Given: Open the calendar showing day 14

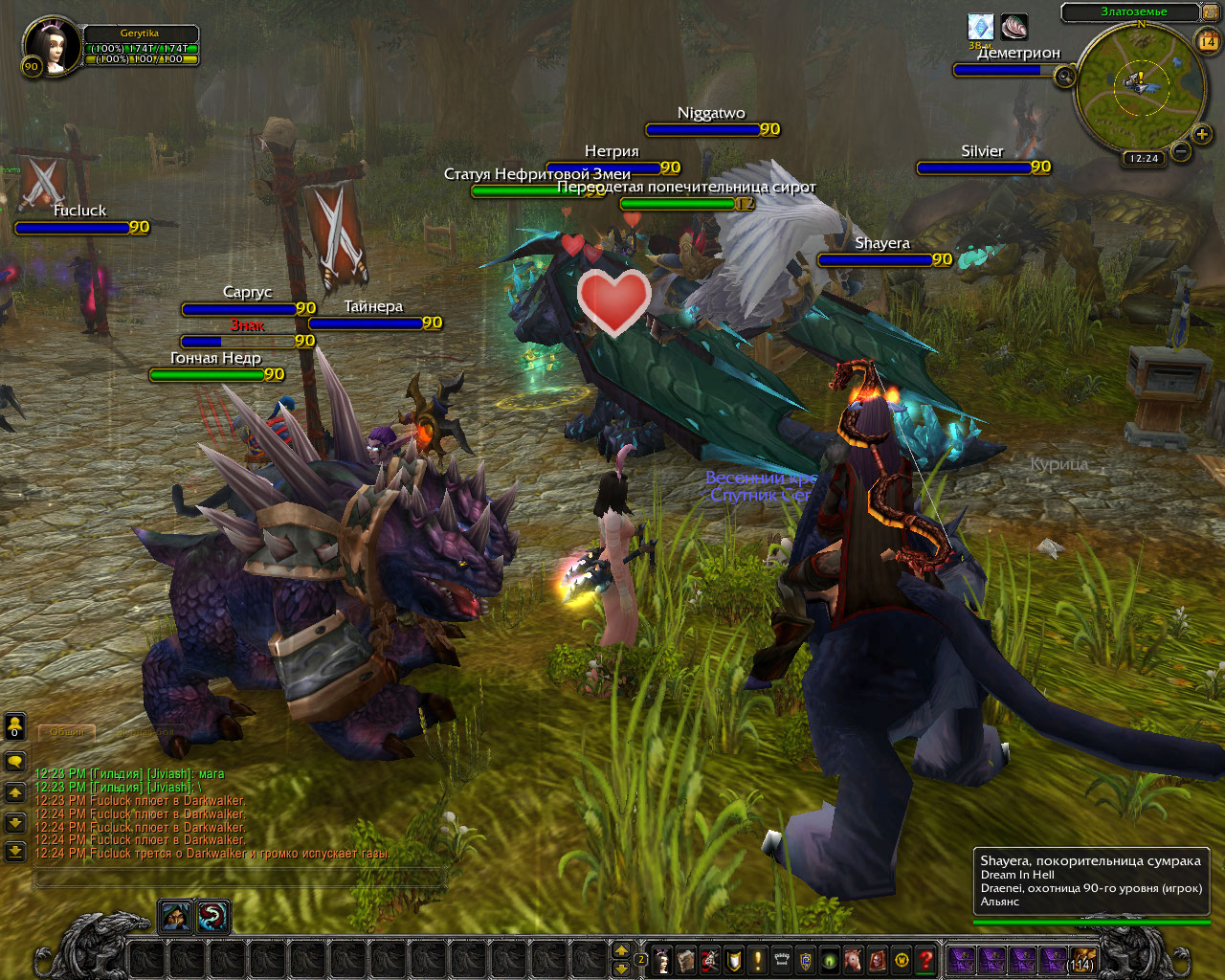Looking at the screenshot, I should pyautogui.click(x=1208, y=40).
